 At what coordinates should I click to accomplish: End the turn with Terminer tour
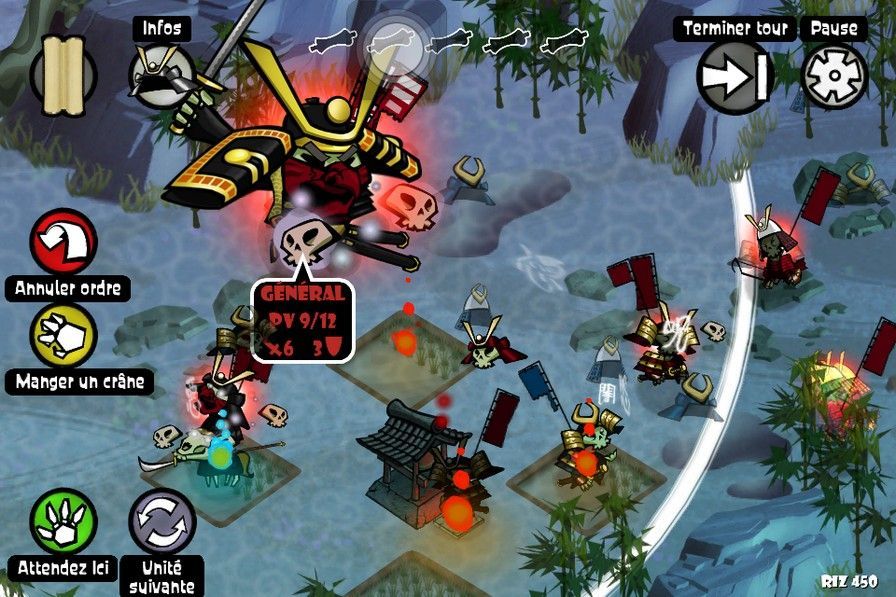tap(735, 76)
